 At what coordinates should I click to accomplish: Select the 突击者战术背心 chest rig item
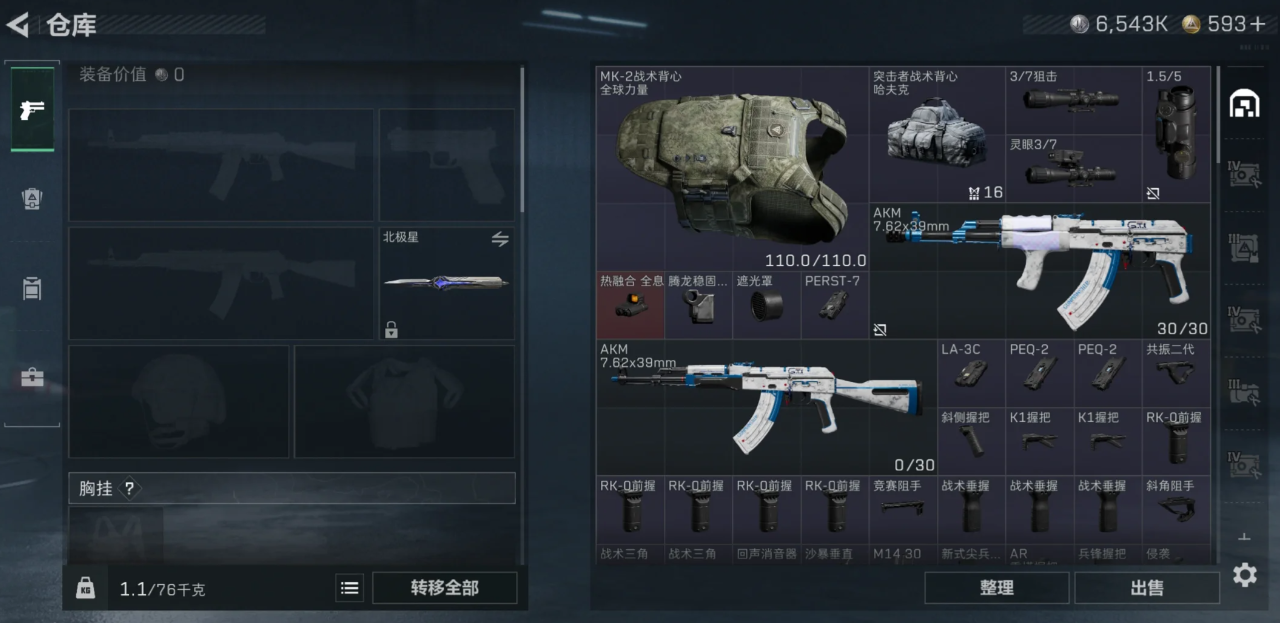click(x=936, y=135)
